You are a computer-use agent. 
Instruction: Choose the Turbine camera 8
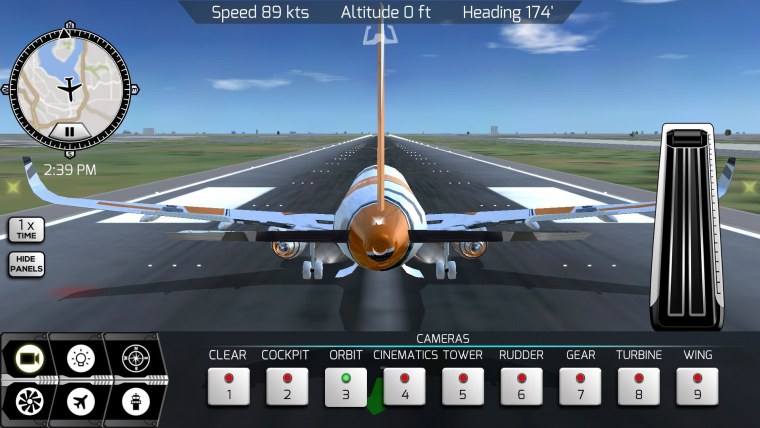[x=638, y=386]
